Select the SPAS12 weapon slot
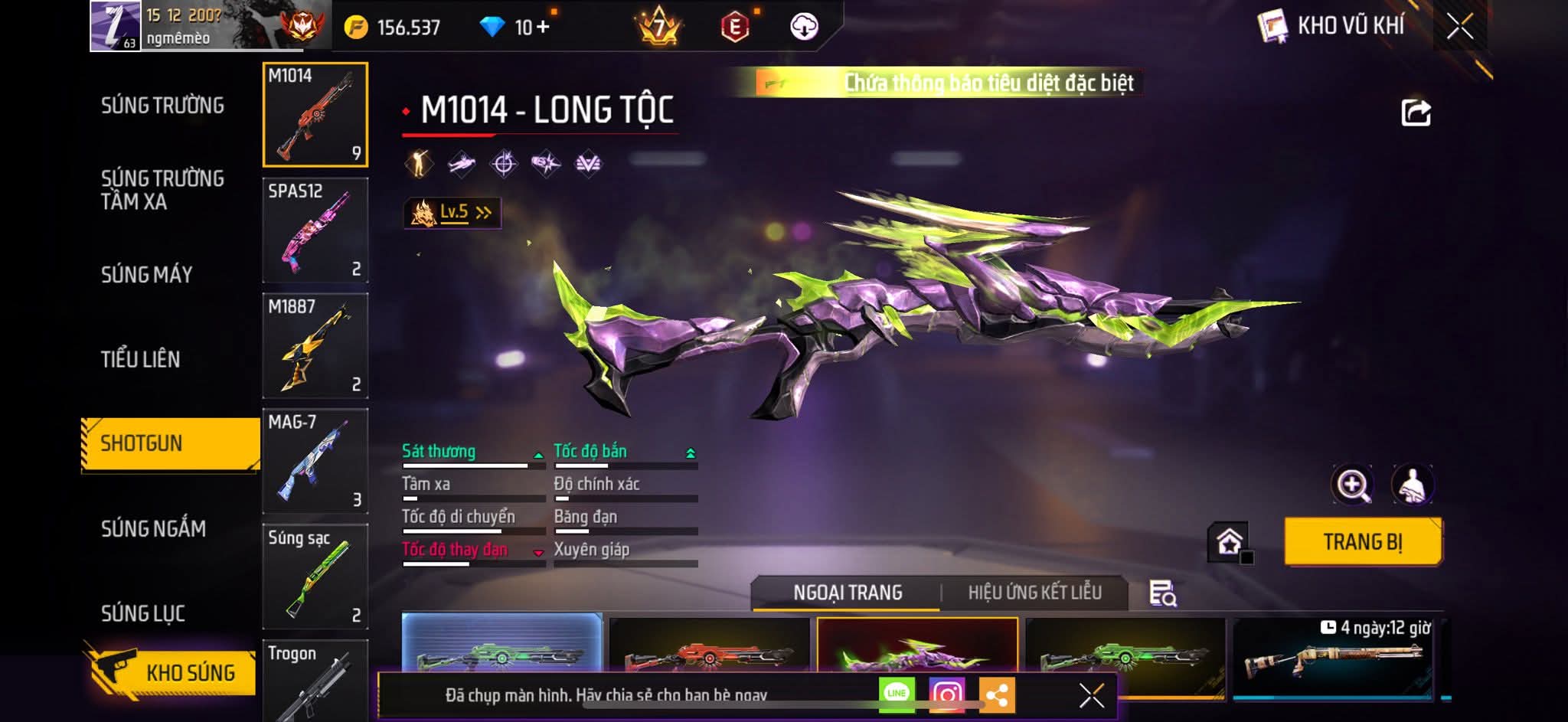 [x=315, y=230]
